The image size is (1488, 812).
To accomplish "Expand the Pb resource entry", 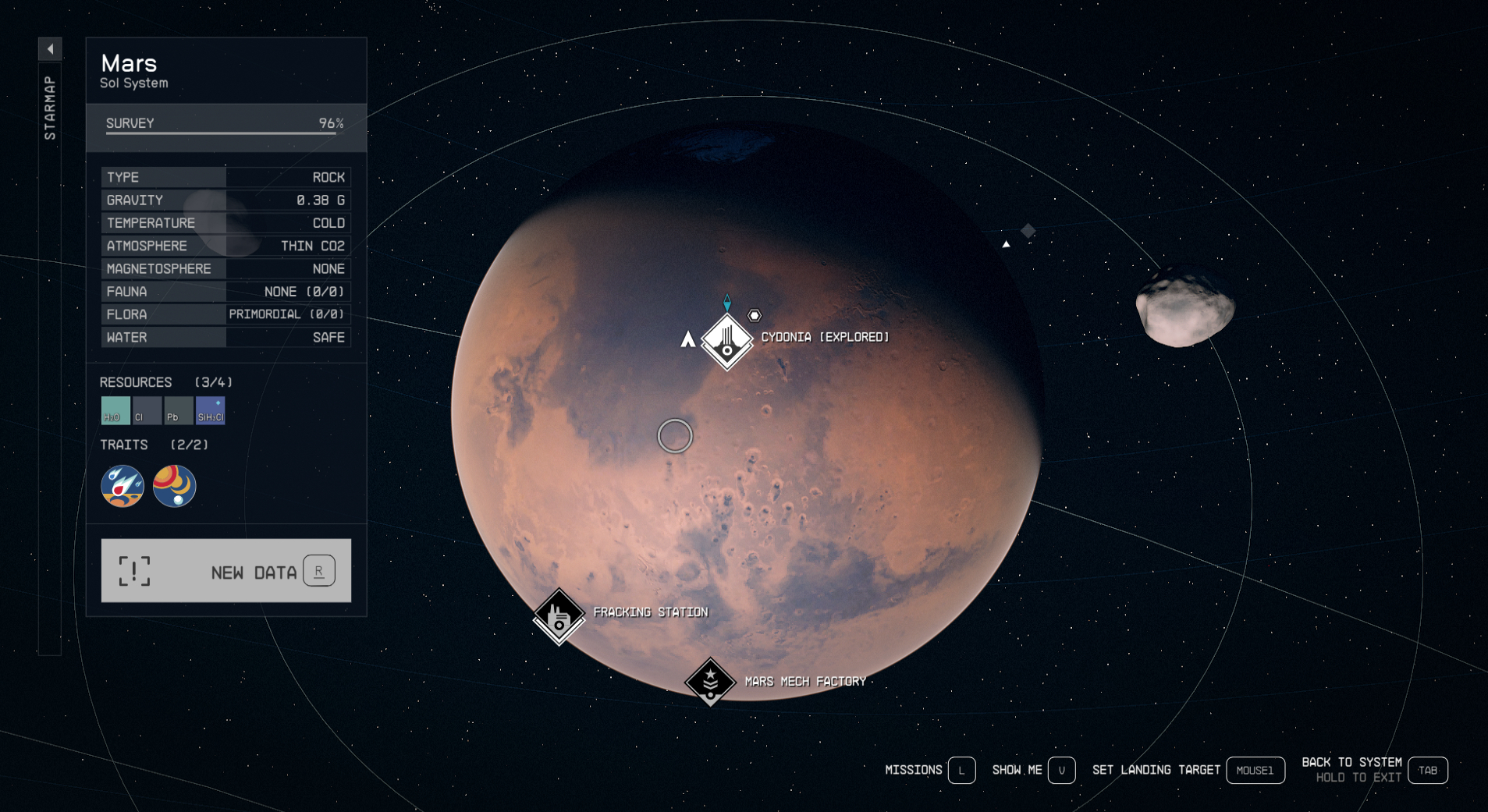I will tap(178, 410).
